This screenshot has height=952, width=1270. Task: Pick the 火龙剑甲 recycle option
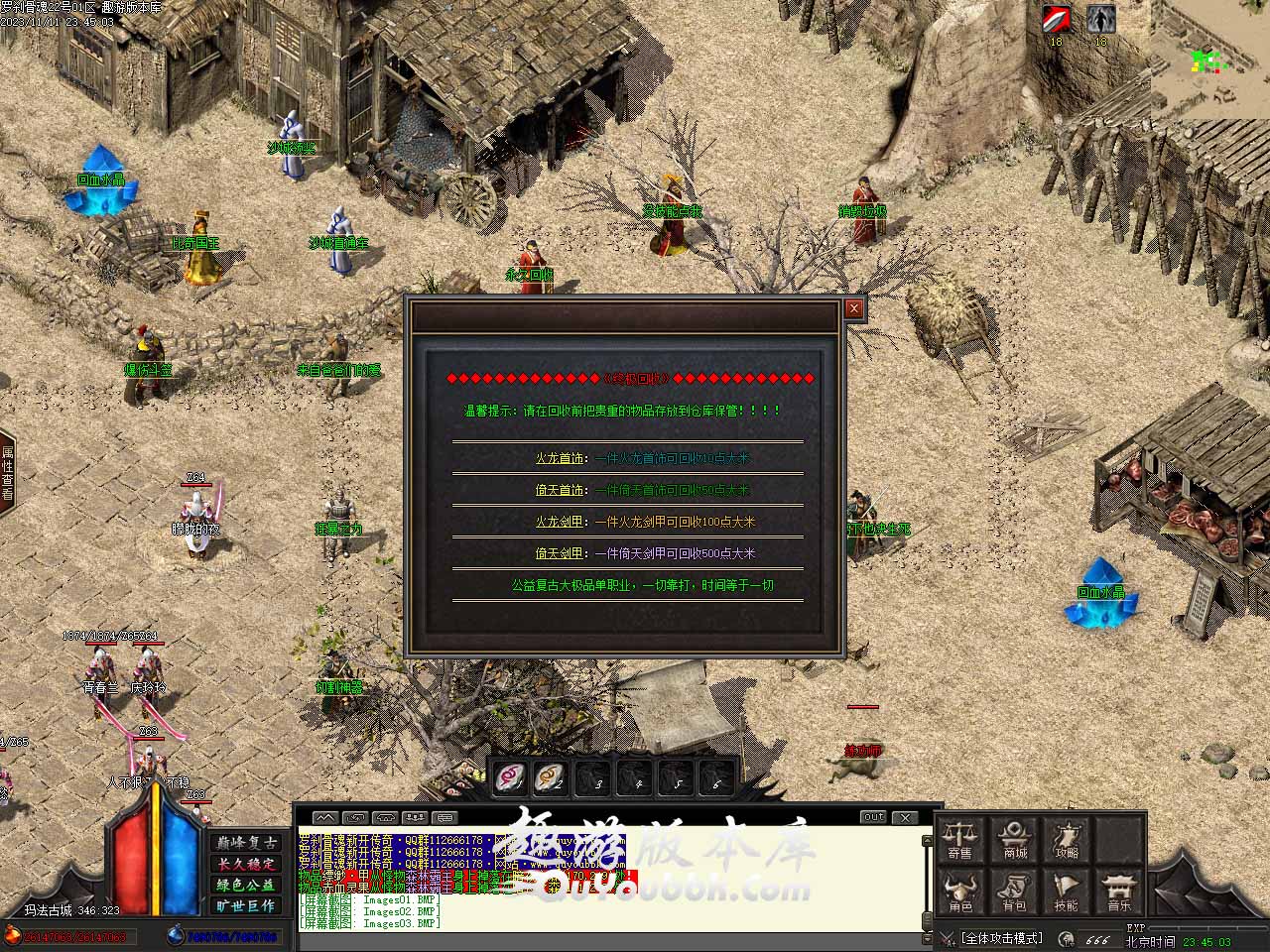tap(561, 522)
